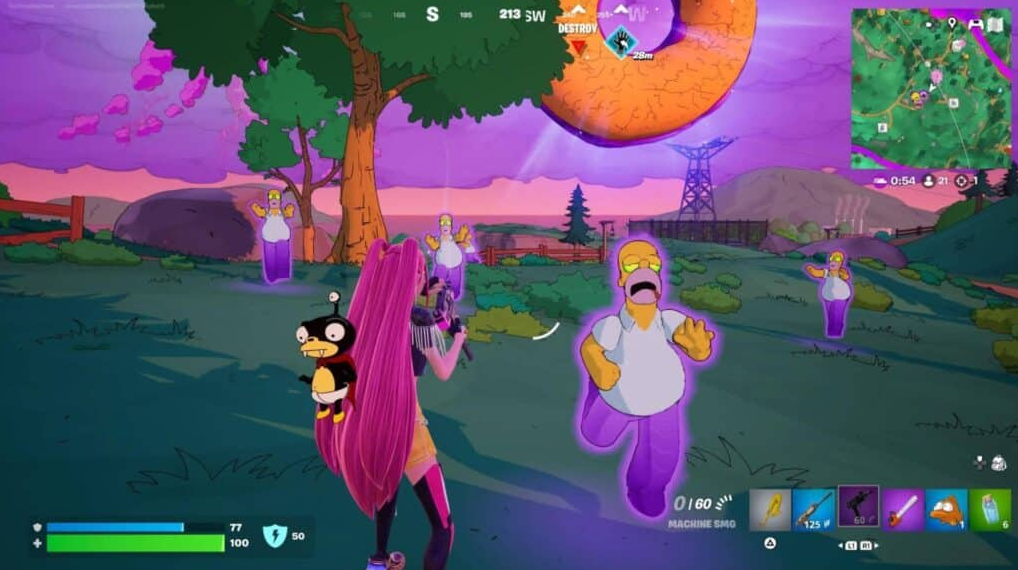Choose the chainsaw weapon slot

point(902,510)
